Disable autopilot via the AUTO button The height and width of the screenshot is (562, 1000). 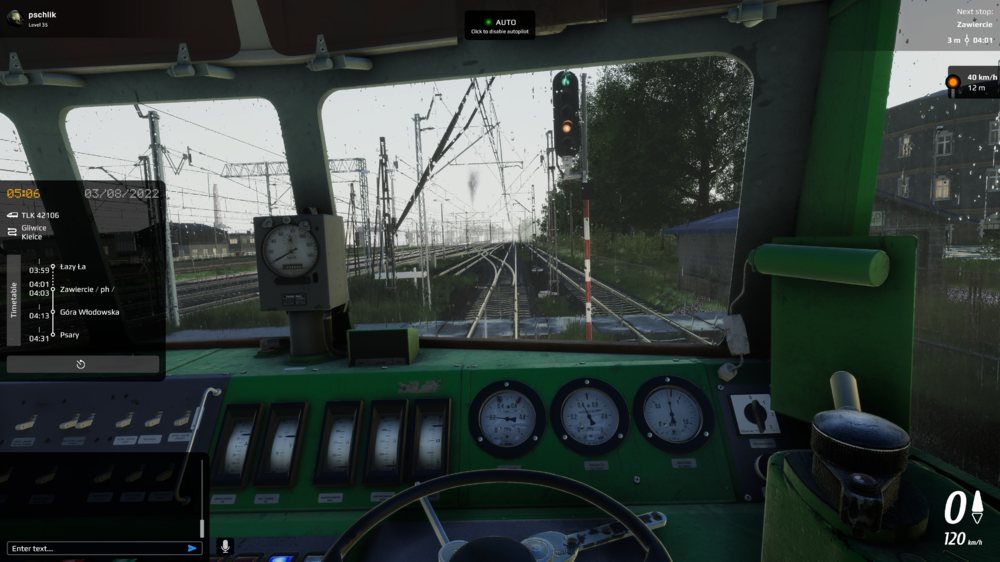[x=500, y=25]
